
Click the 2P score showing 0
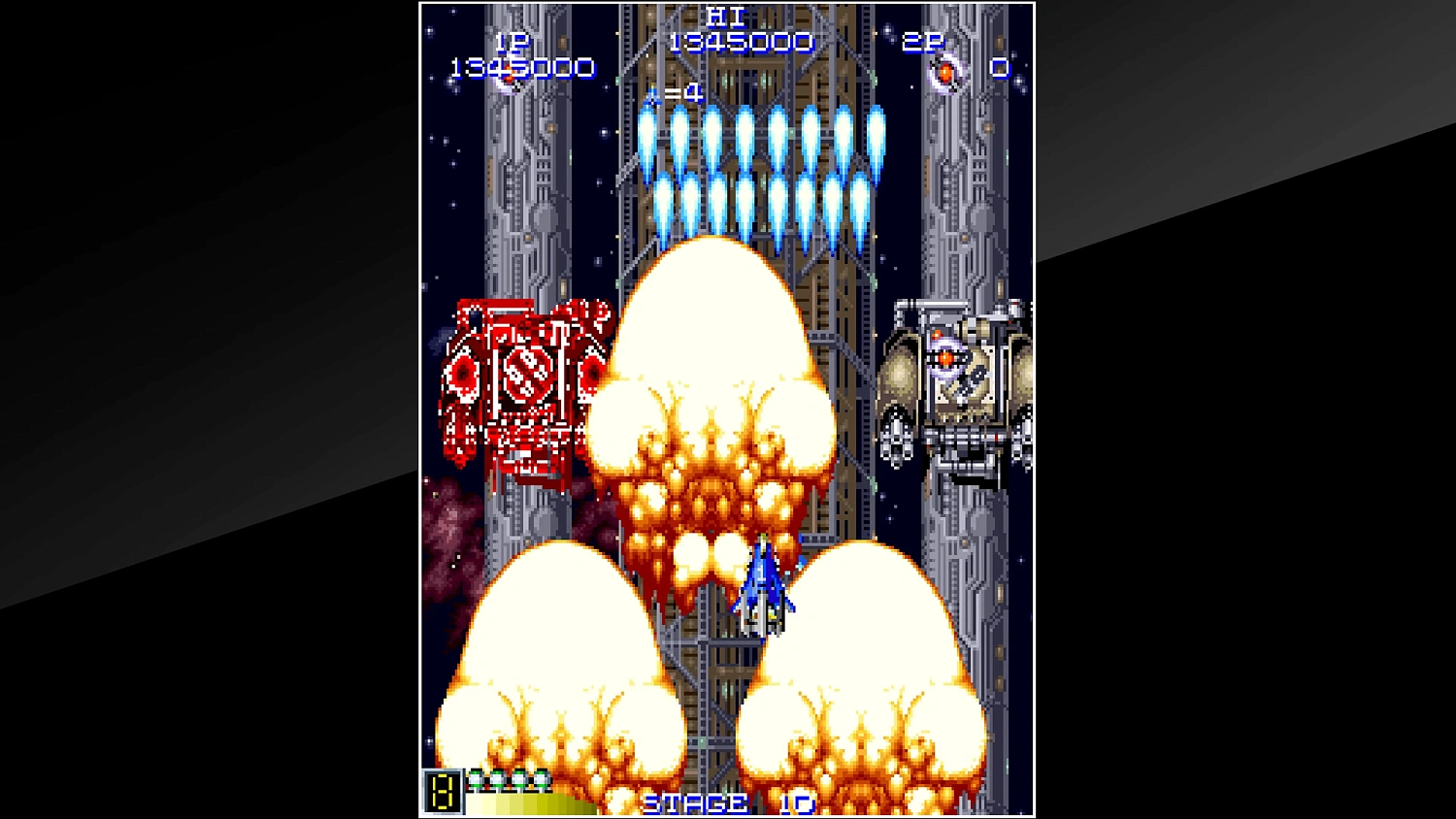1001,69
